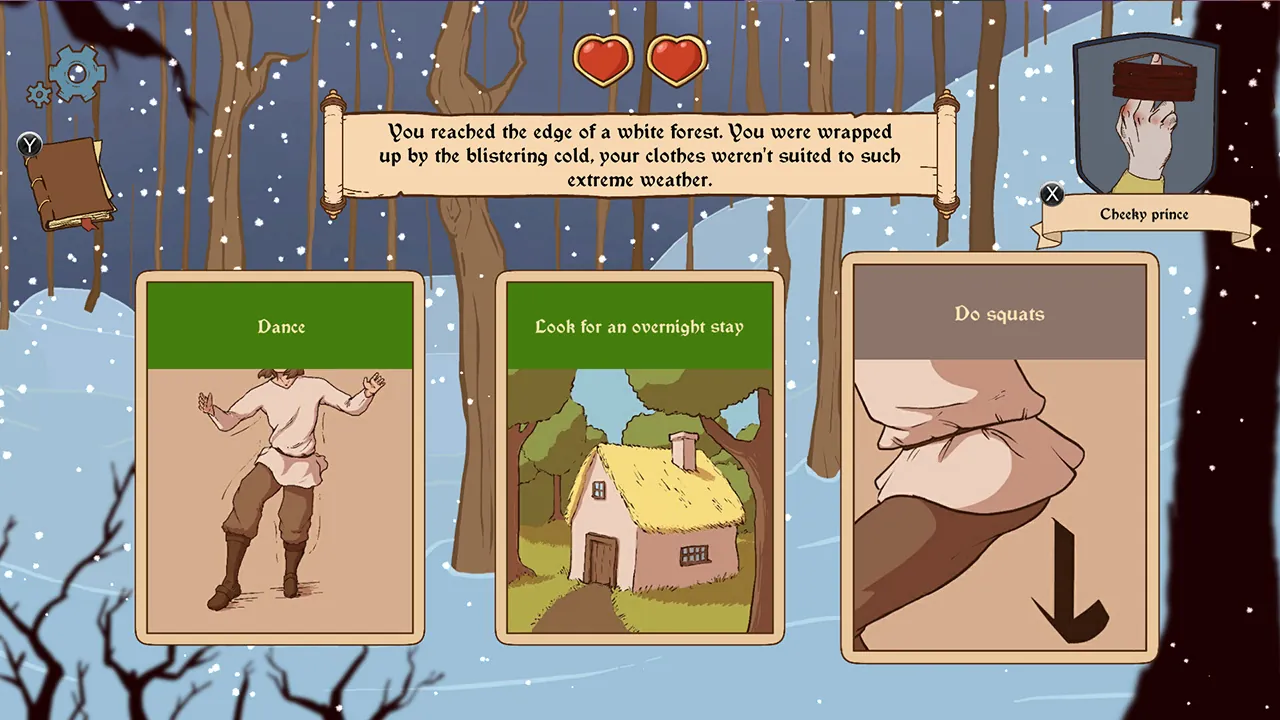Open the journal book icon
Screen dimensions: 1280x720
point(72,180)
